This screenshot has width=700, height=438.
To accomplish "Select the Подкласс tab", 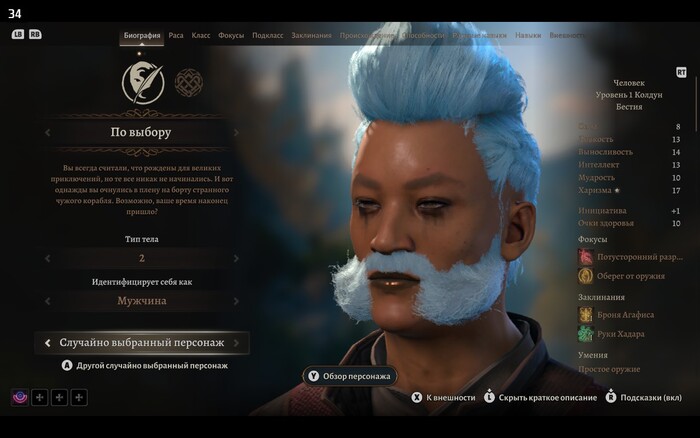I will click(x=268, y=35).
